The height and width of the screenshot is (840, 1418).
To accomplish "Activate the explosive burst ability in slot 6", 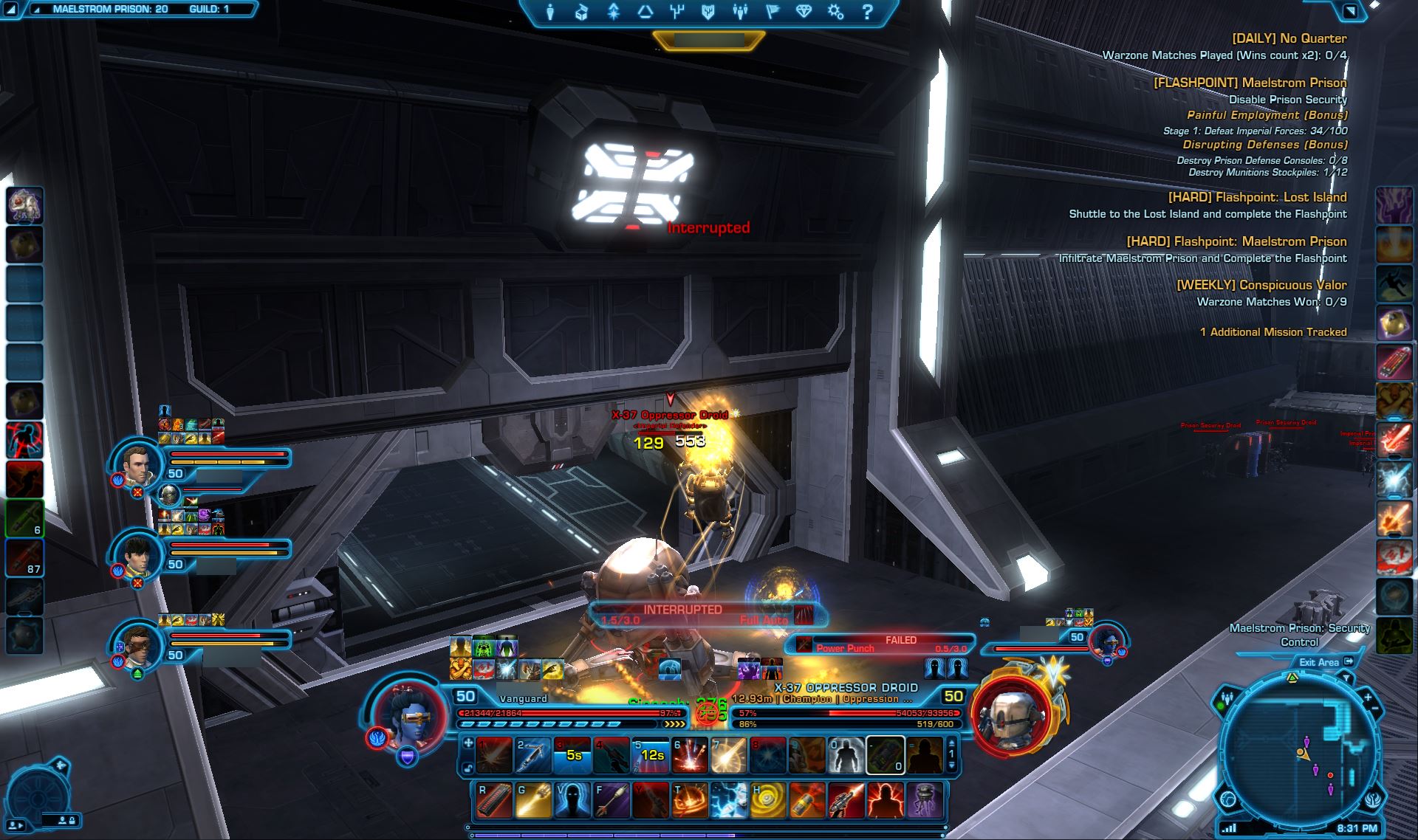I will pos(691,755).
